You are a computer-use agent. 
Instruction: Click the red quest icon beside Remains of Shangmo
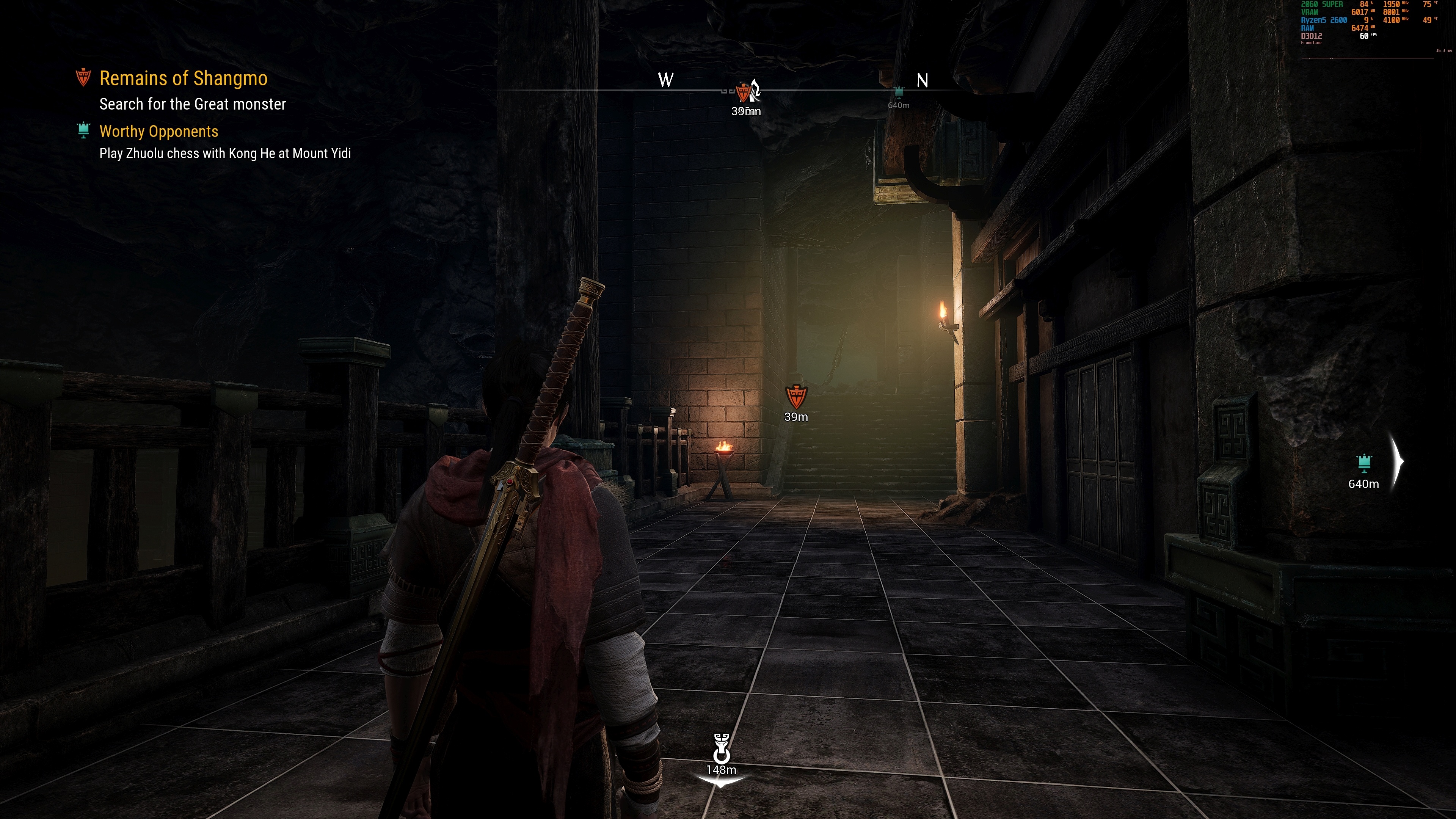click(83, 77)
